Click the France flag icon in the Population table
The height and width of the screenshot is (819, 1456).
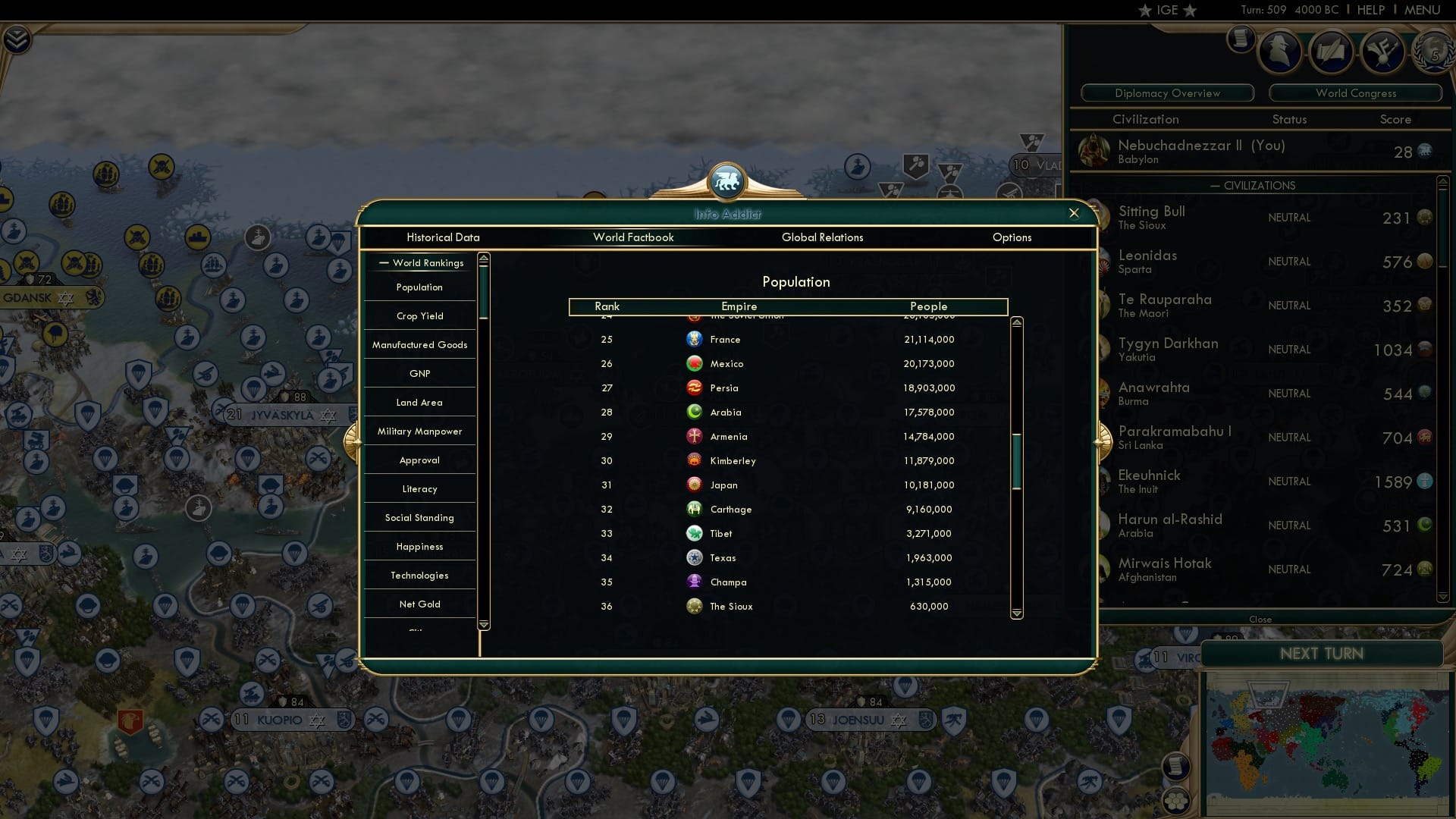click(x=695, y=339)
